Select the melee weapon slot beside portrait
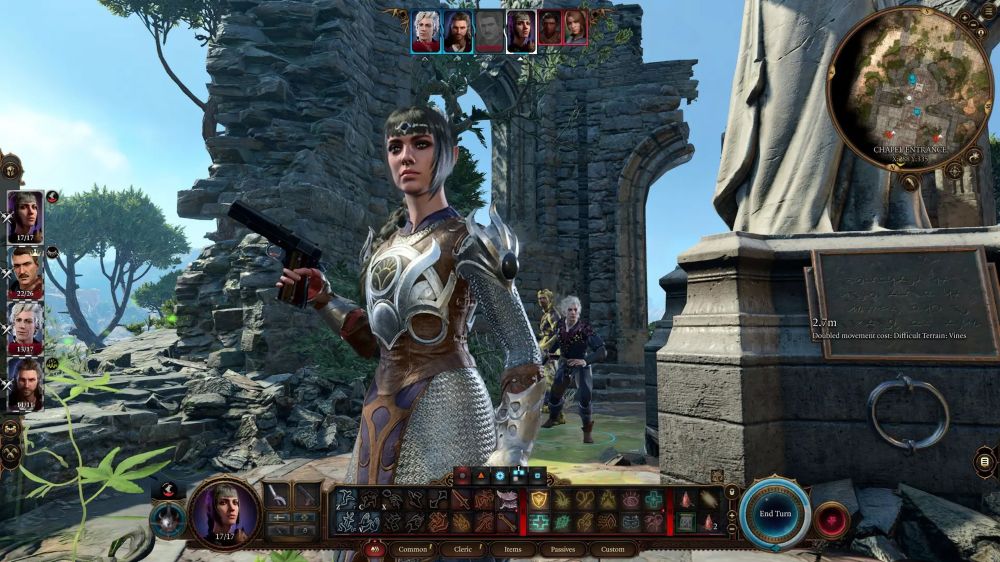The height and width of the screenshot is (562, 1000). click(279, 495)
